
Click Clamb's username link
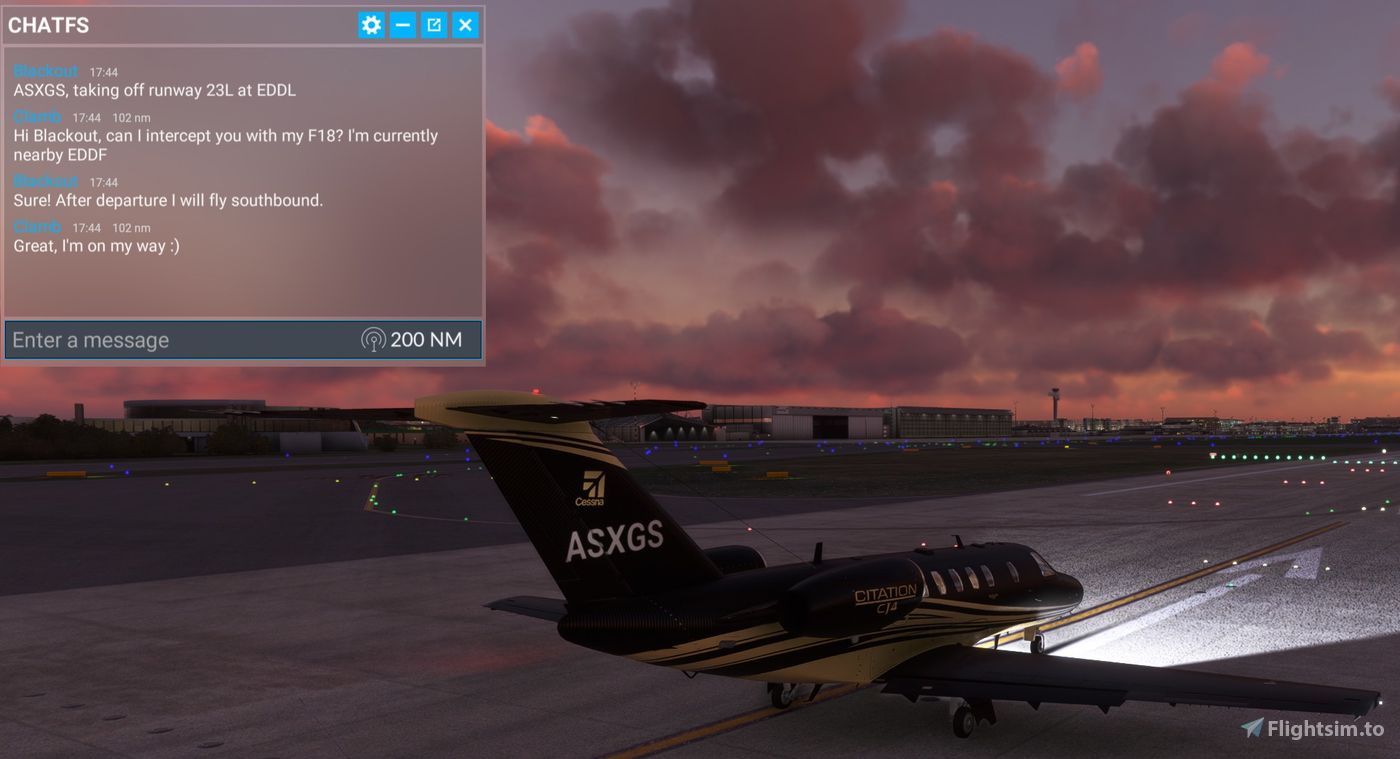[x=36, y=115]
